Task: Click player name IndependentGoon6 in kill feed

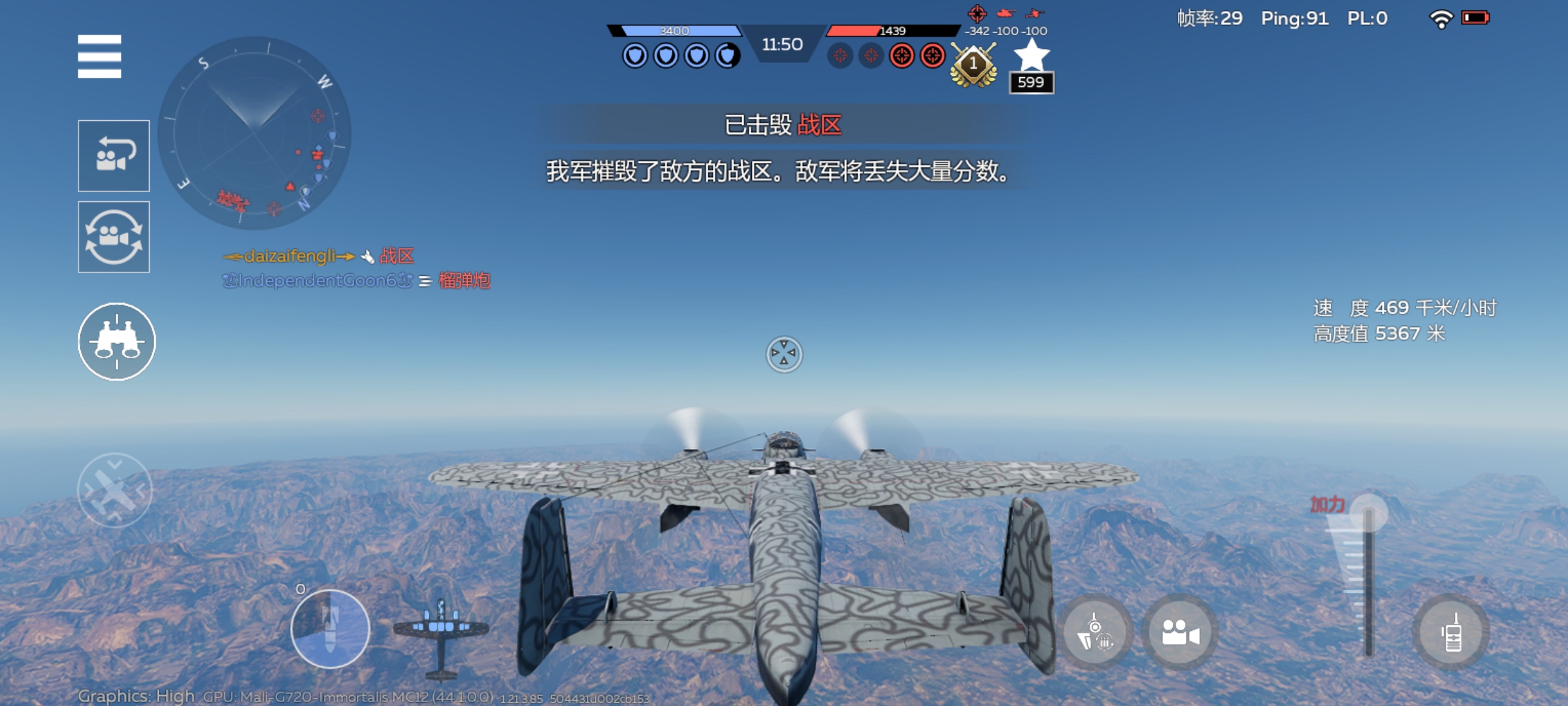Action: pyautogui.click(x=319, y=281)
